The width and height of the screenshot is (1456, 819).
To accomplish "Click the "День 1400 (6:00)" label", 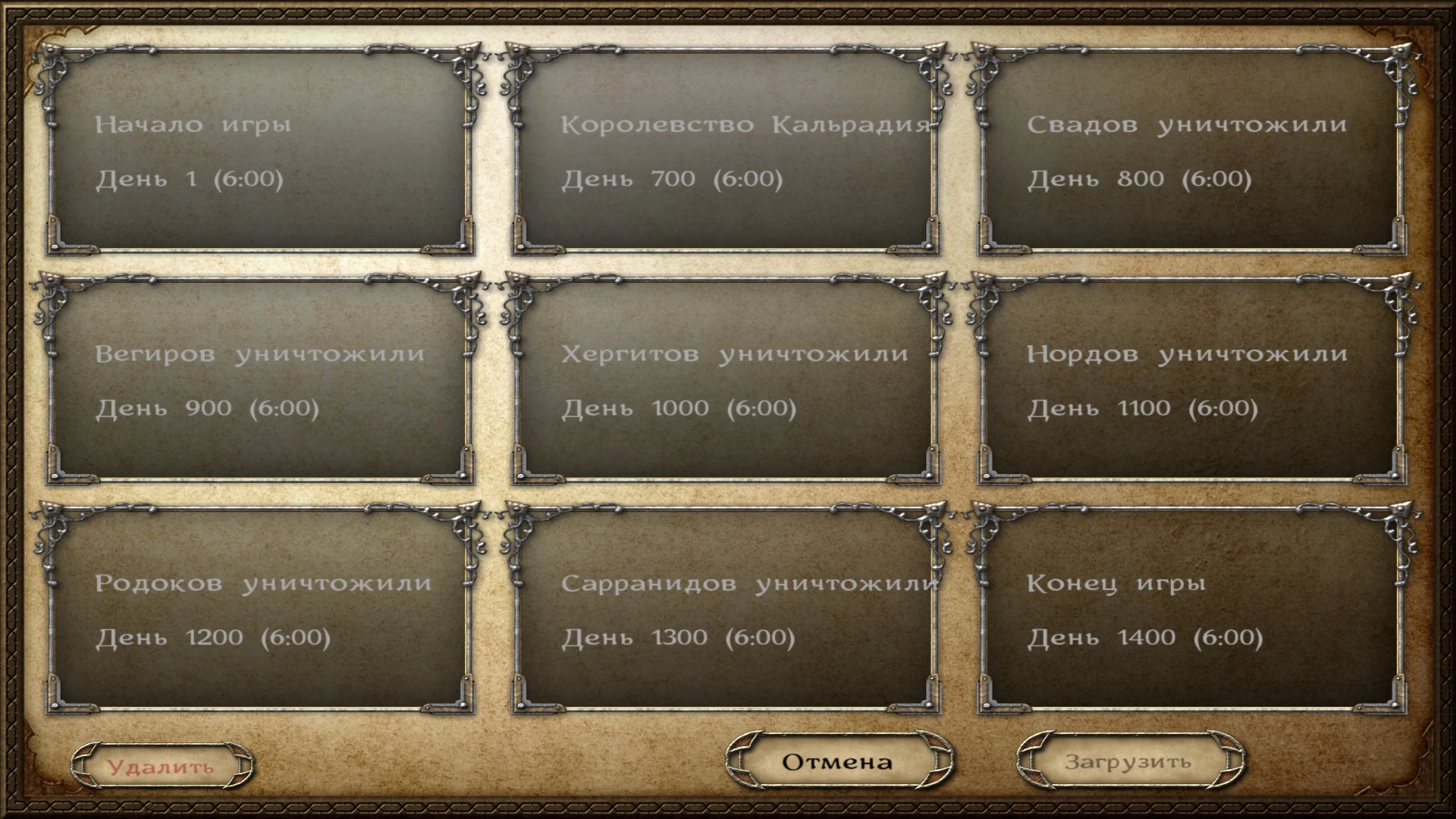I will point(1147,636).
